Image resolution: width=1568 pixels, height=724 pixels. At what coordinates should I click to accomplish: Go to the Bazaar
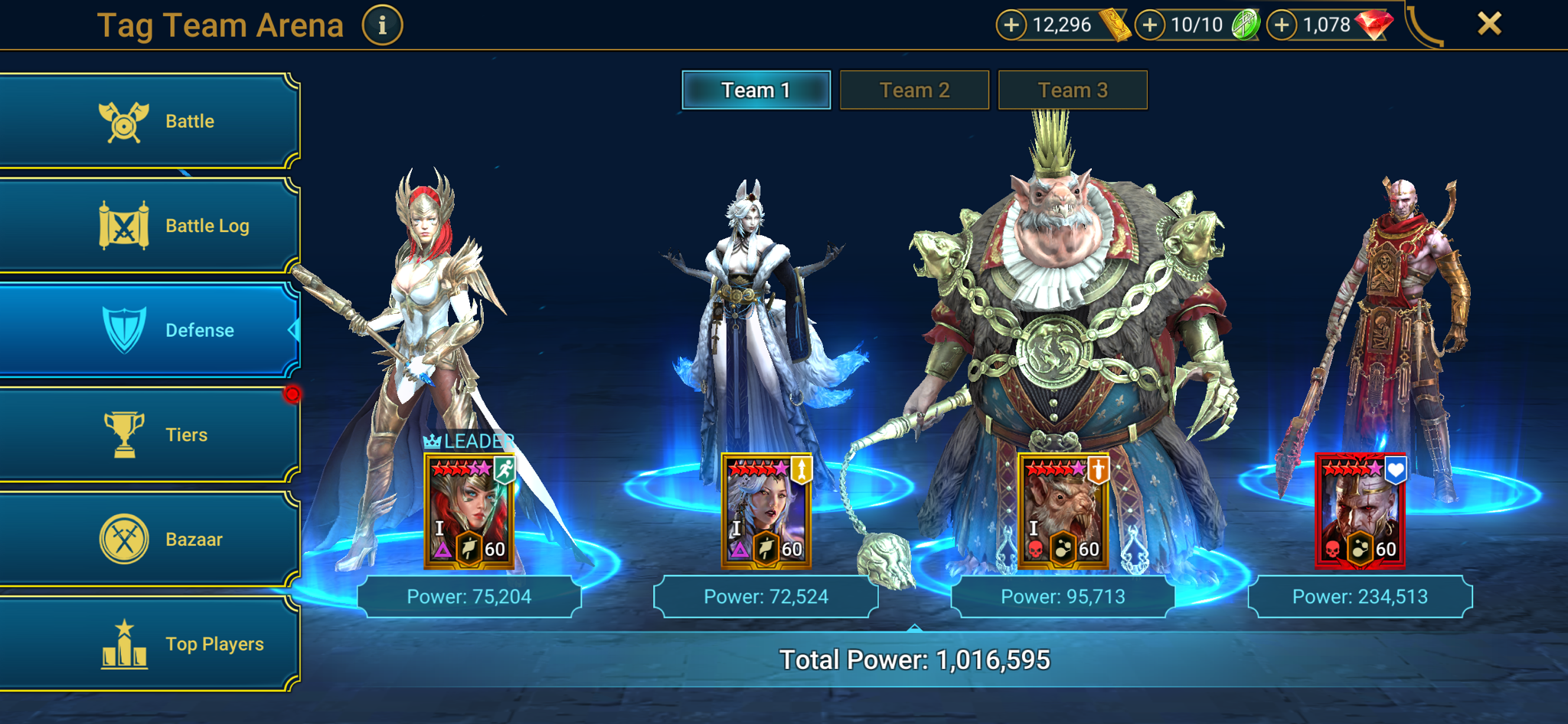149,540
